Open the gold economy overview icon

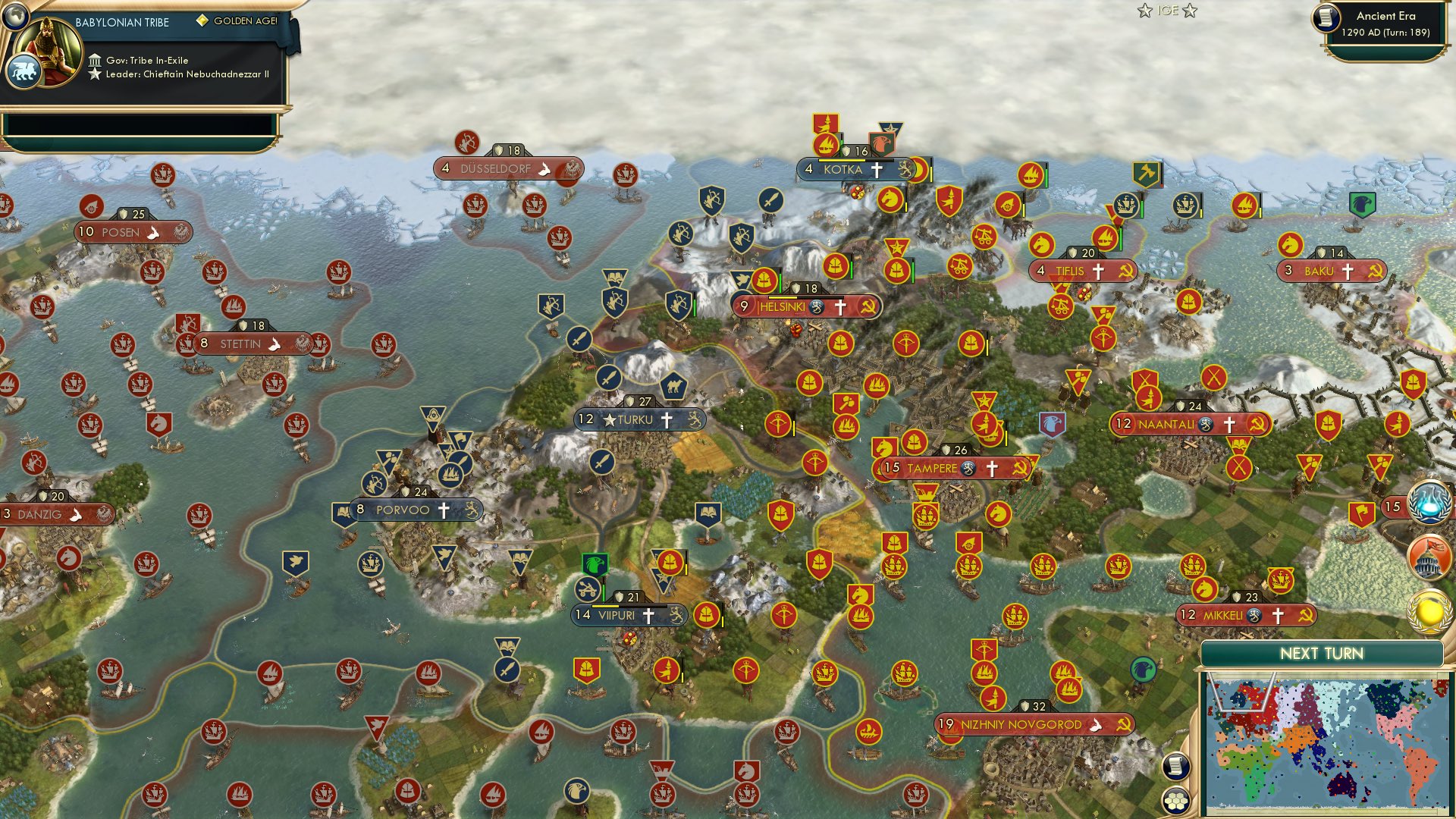[1429, 610]
